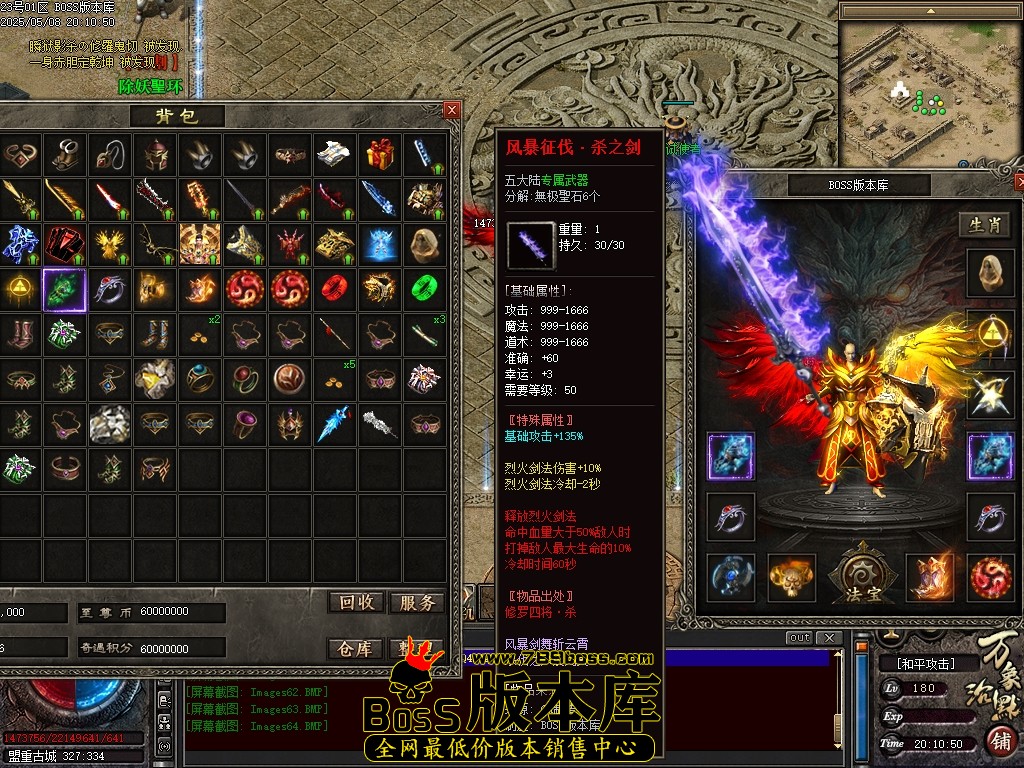Select the red playing cards item
Viewport: 1024px width, 768px height.
coord(64,243)
